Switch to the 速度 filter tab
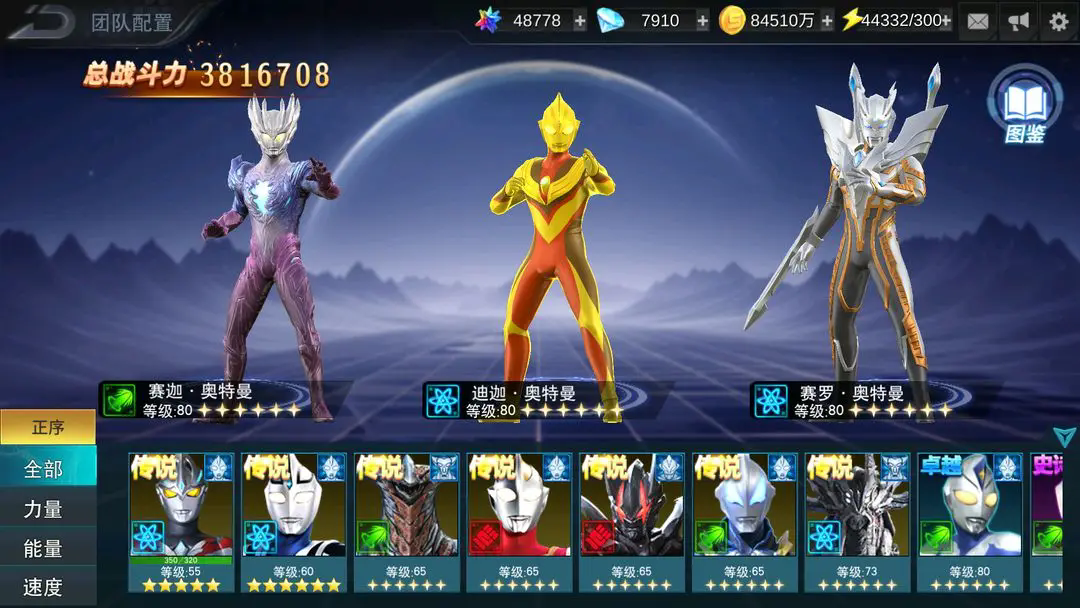 [44, 587]
